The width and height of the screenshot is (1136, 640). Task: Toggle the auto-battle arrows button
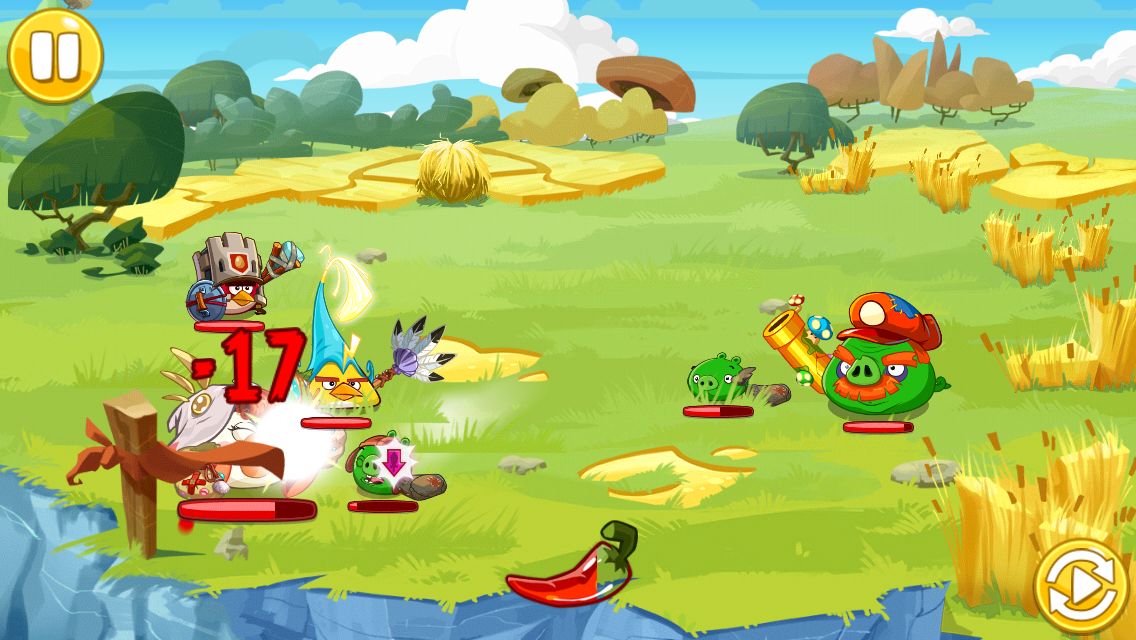1080,587
